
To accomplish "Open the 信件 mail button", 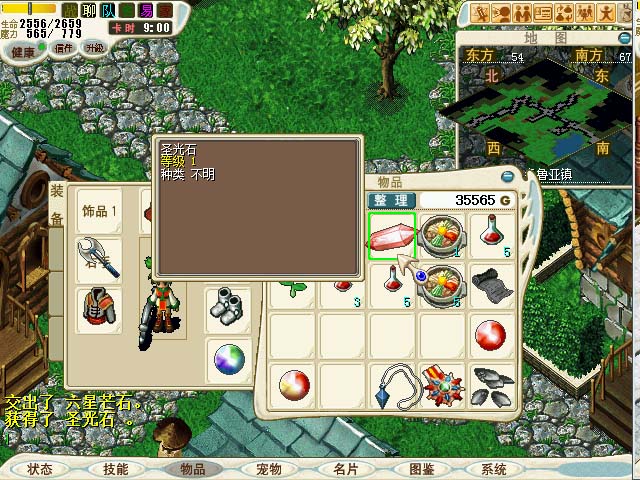I will [x=63, y=48].
